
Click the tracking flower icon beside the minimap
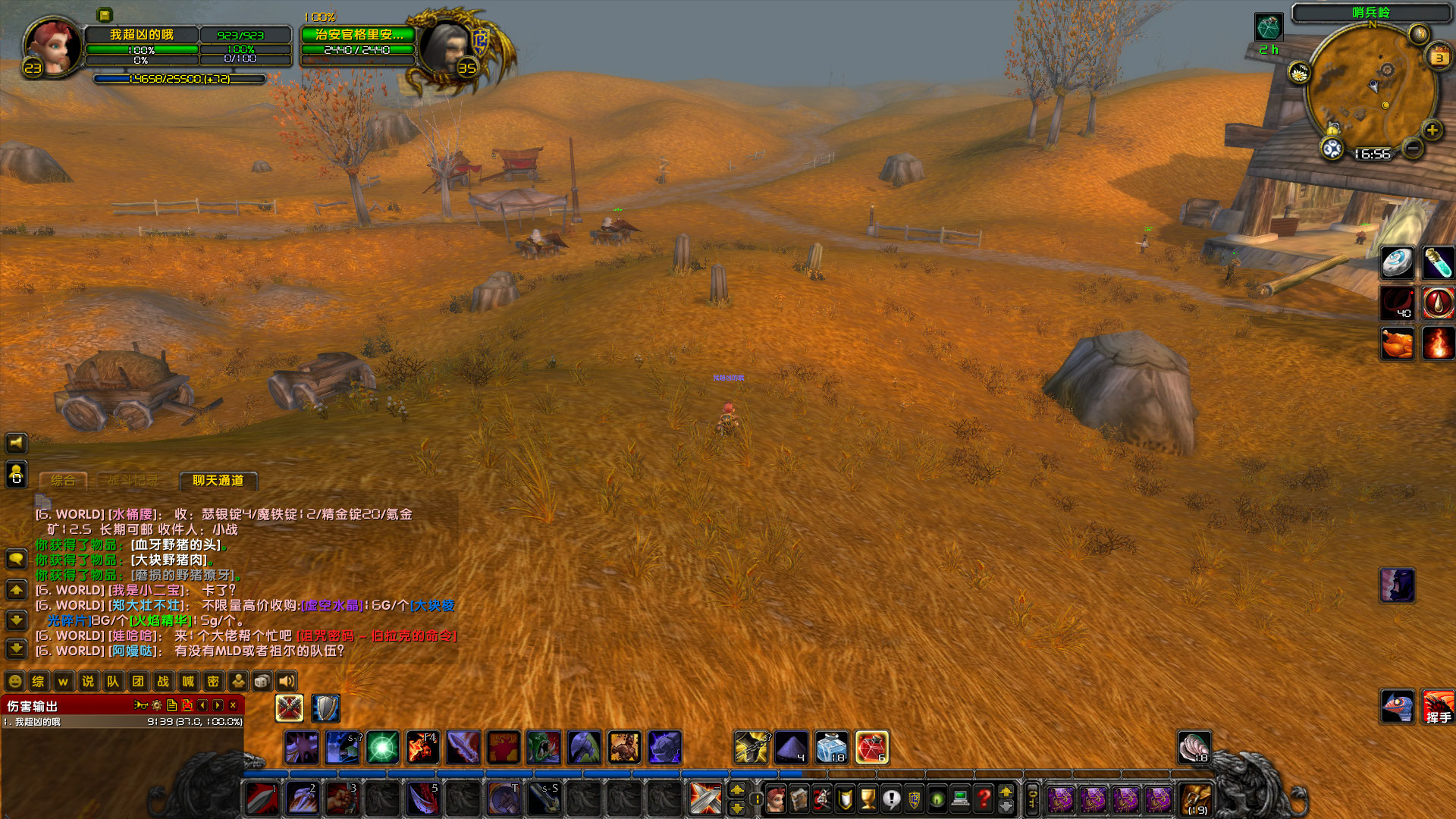[x=1299, y=73]
